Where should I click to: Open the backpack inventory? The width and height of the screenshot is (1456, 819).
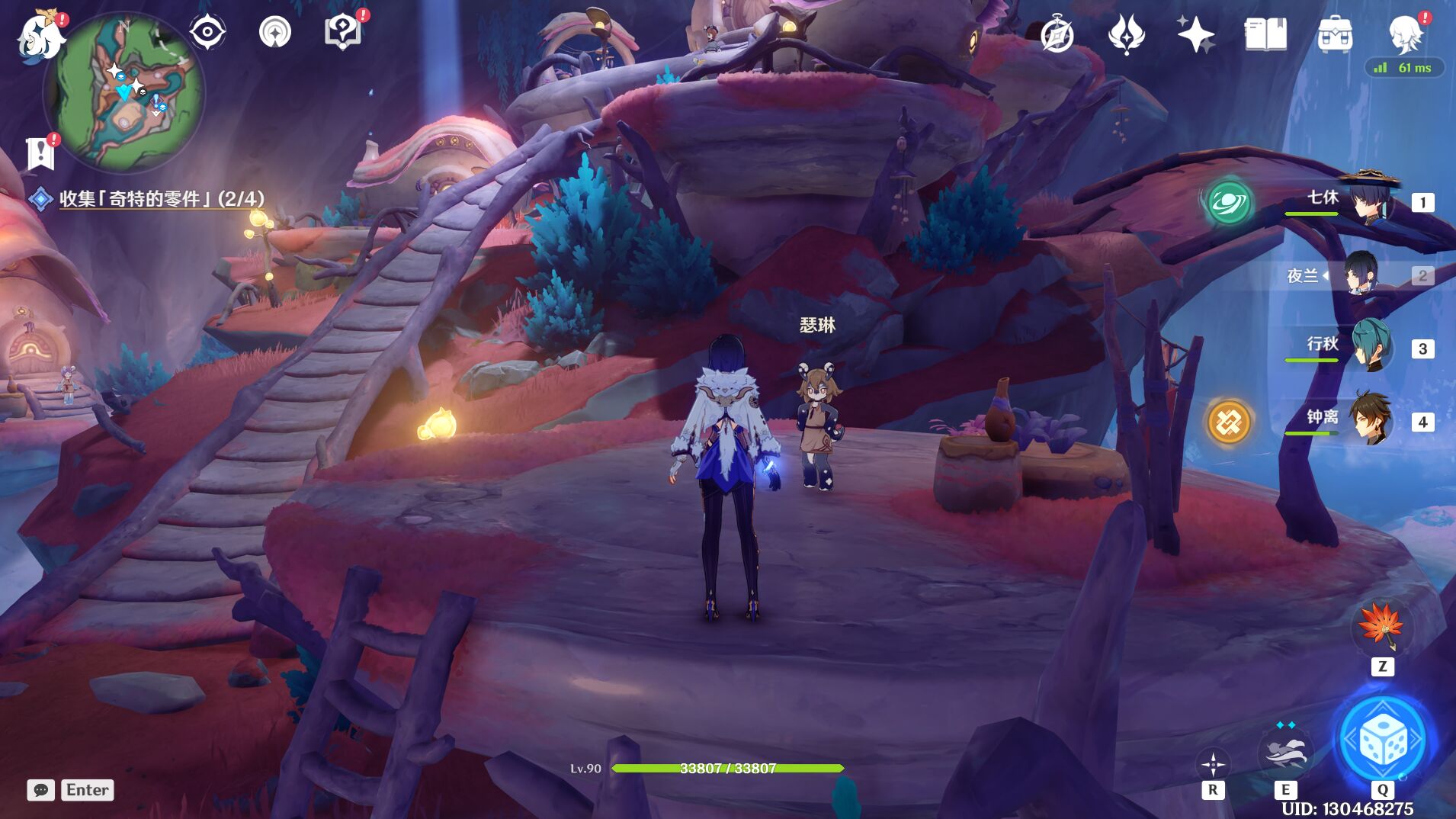pyautogui.click(x=1335, y=34)
